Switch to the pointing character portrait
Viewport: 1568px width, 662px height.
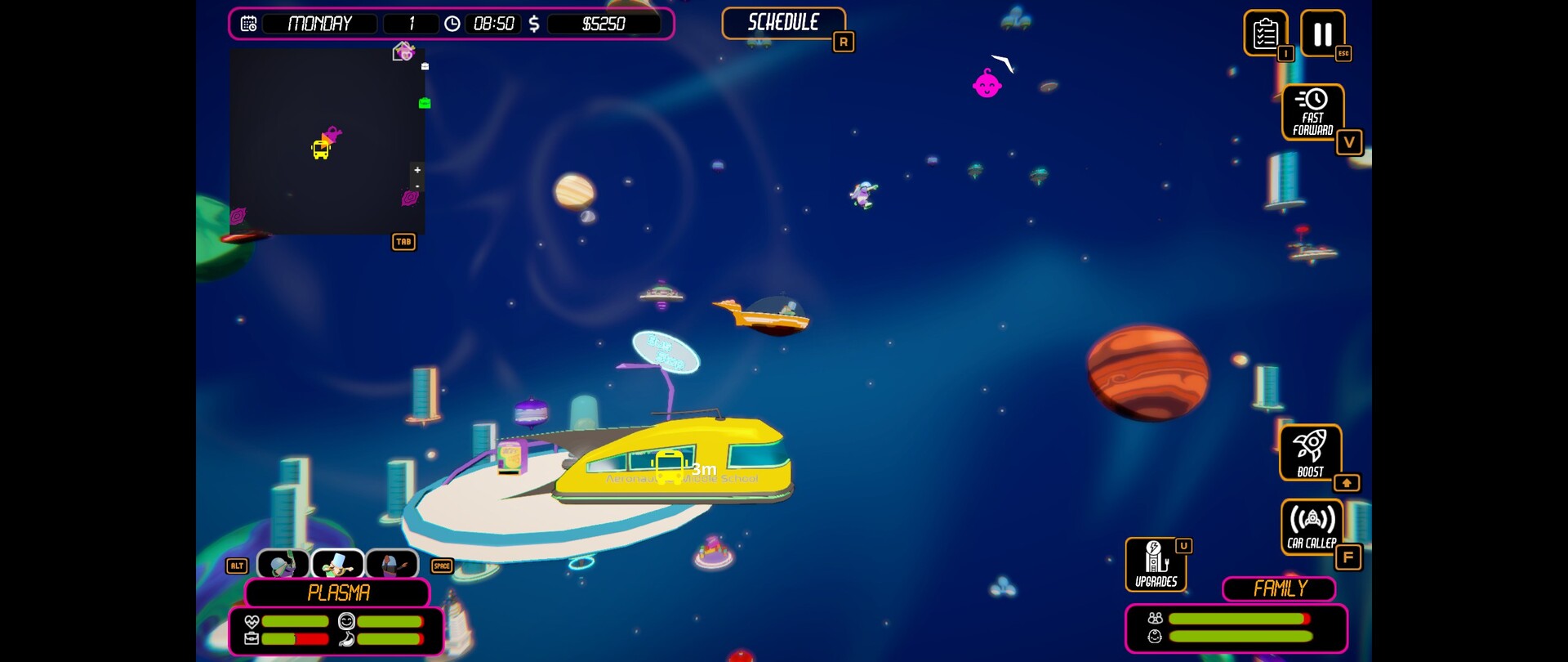392,564
